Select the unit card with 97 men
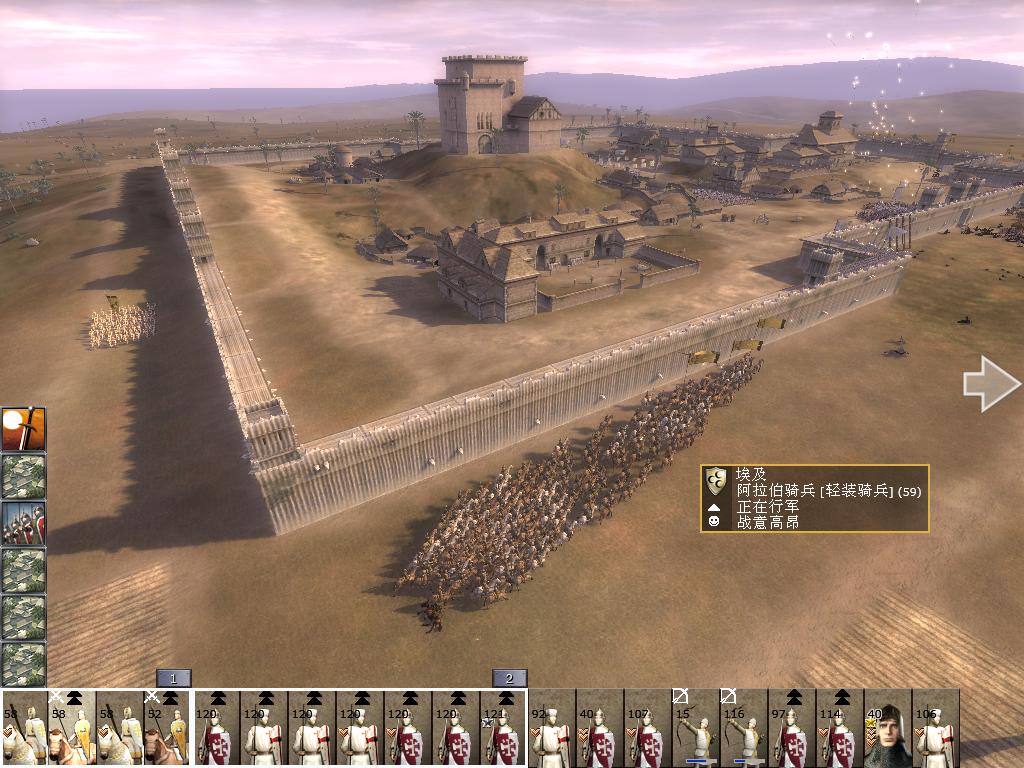 791,728
